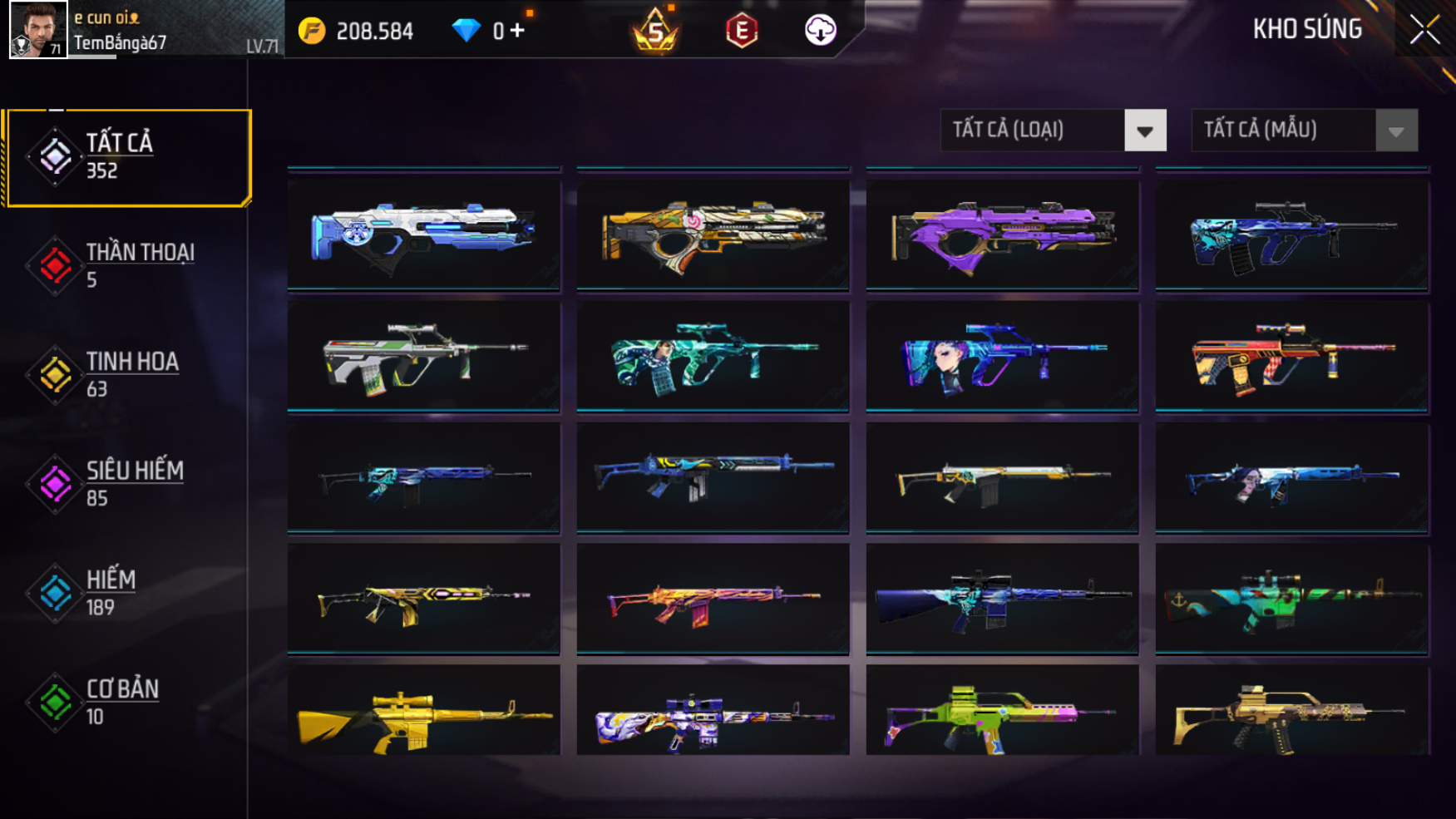This screenshot has width=1456, height=819.
Task: Click the gold coin currency icon
Action: tap(312, 32)
